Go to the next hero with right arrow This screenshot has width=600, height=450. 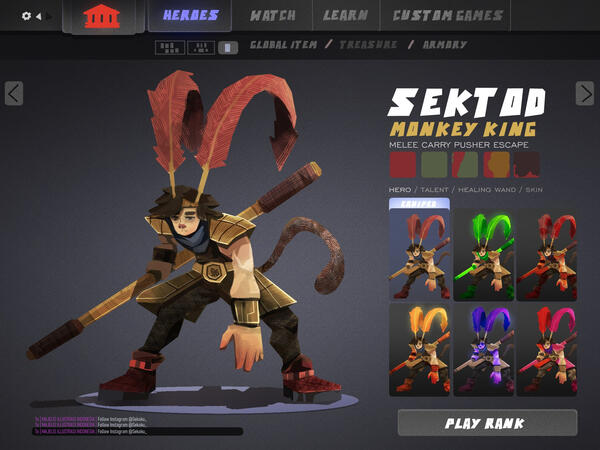585,93
